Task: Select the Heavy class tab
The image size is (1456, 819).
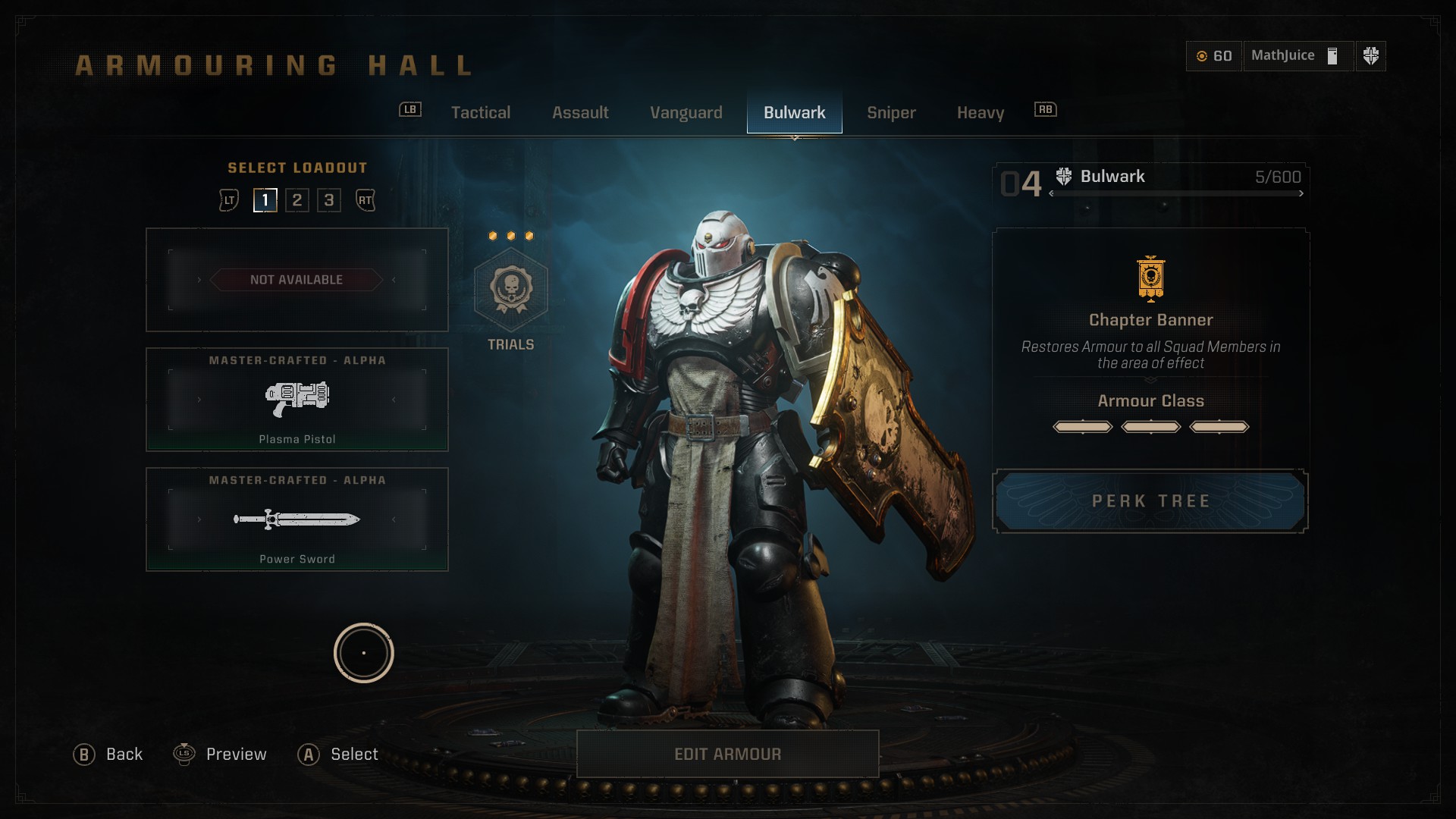Action: [x=980, y=113]
